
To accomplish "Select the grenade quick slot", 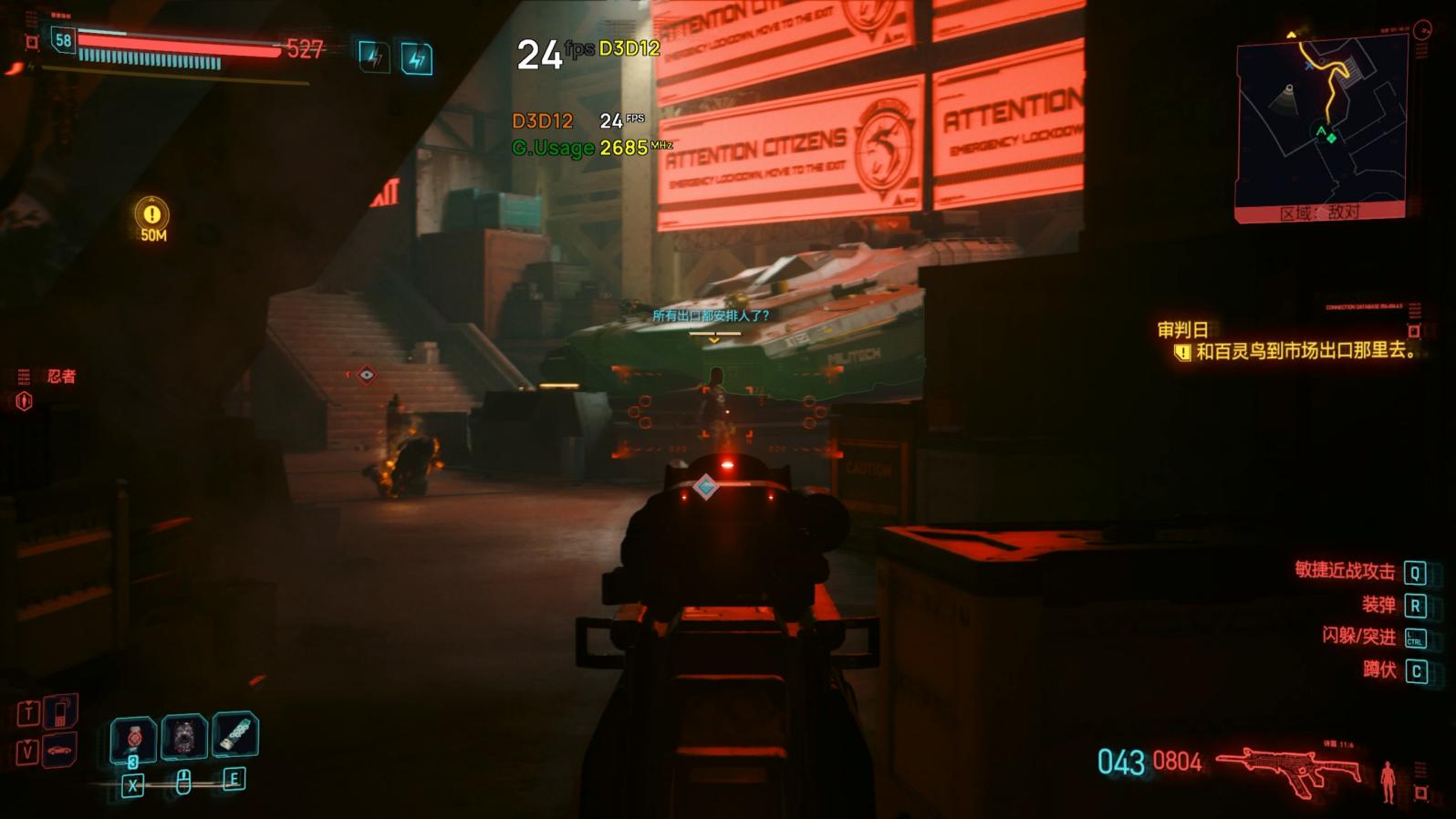I will click(184, 737).
